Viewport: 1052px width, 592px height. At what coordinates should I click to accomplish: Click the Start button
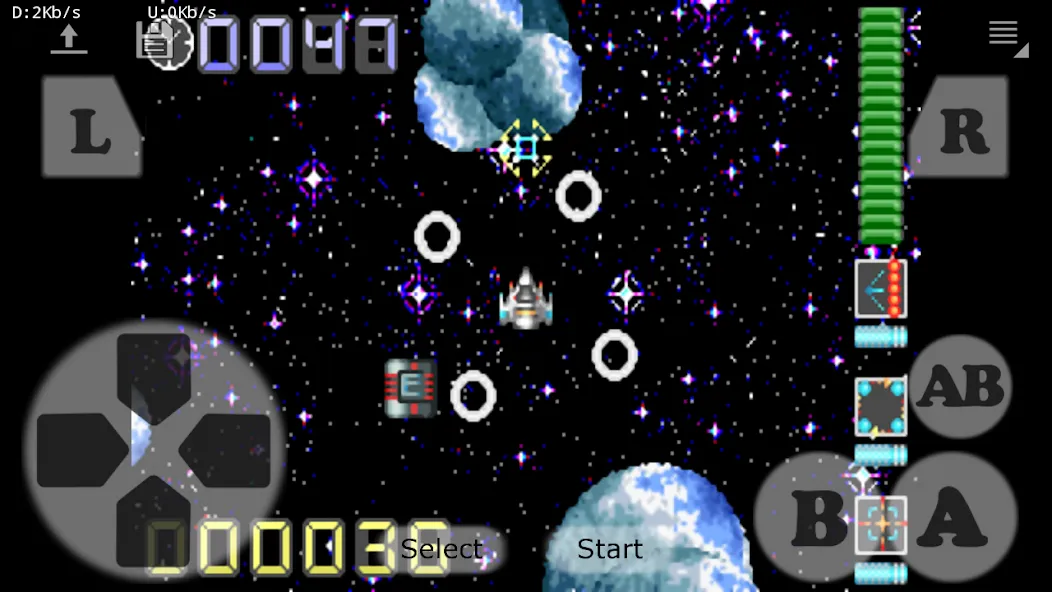click(610, 549)
